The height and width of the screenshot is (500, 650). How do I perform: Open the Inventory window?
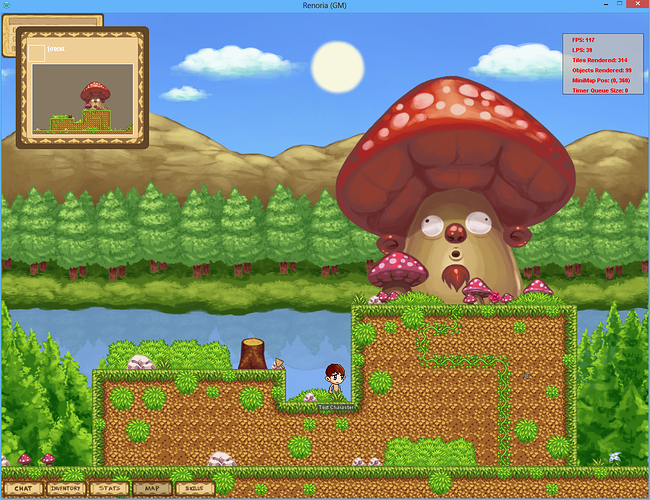coord(66,488)
